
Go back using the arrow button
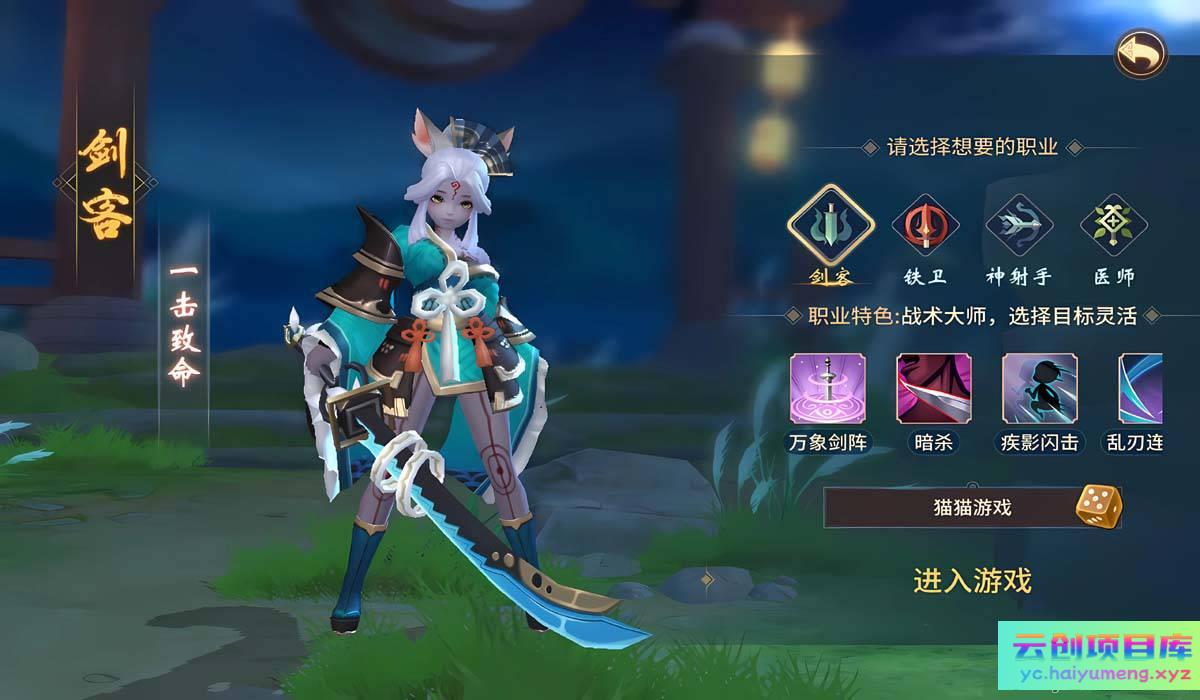[1141, 52]
